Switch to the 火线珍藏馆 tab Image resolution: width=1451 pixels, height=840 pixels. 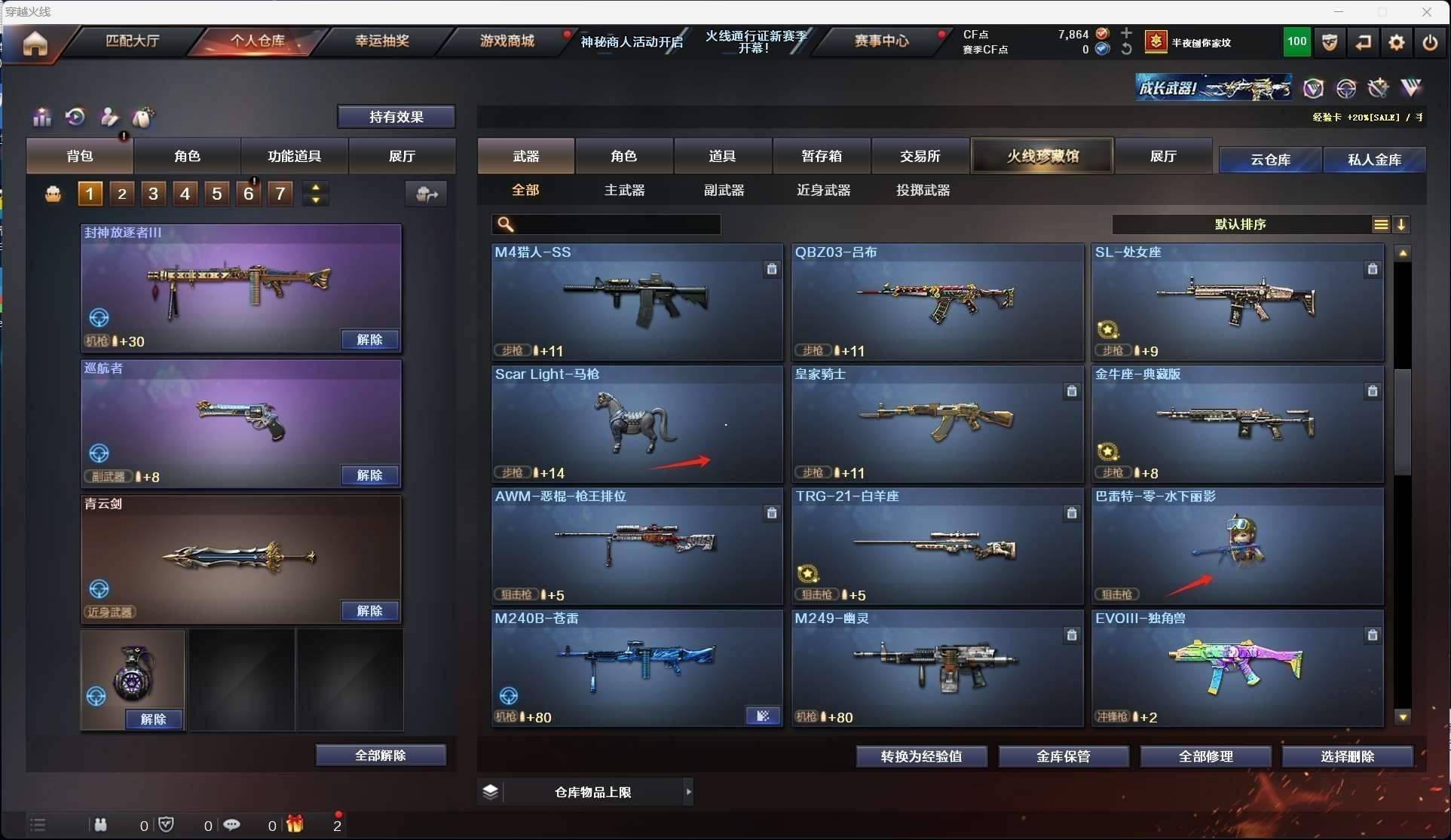[1042, 156]
